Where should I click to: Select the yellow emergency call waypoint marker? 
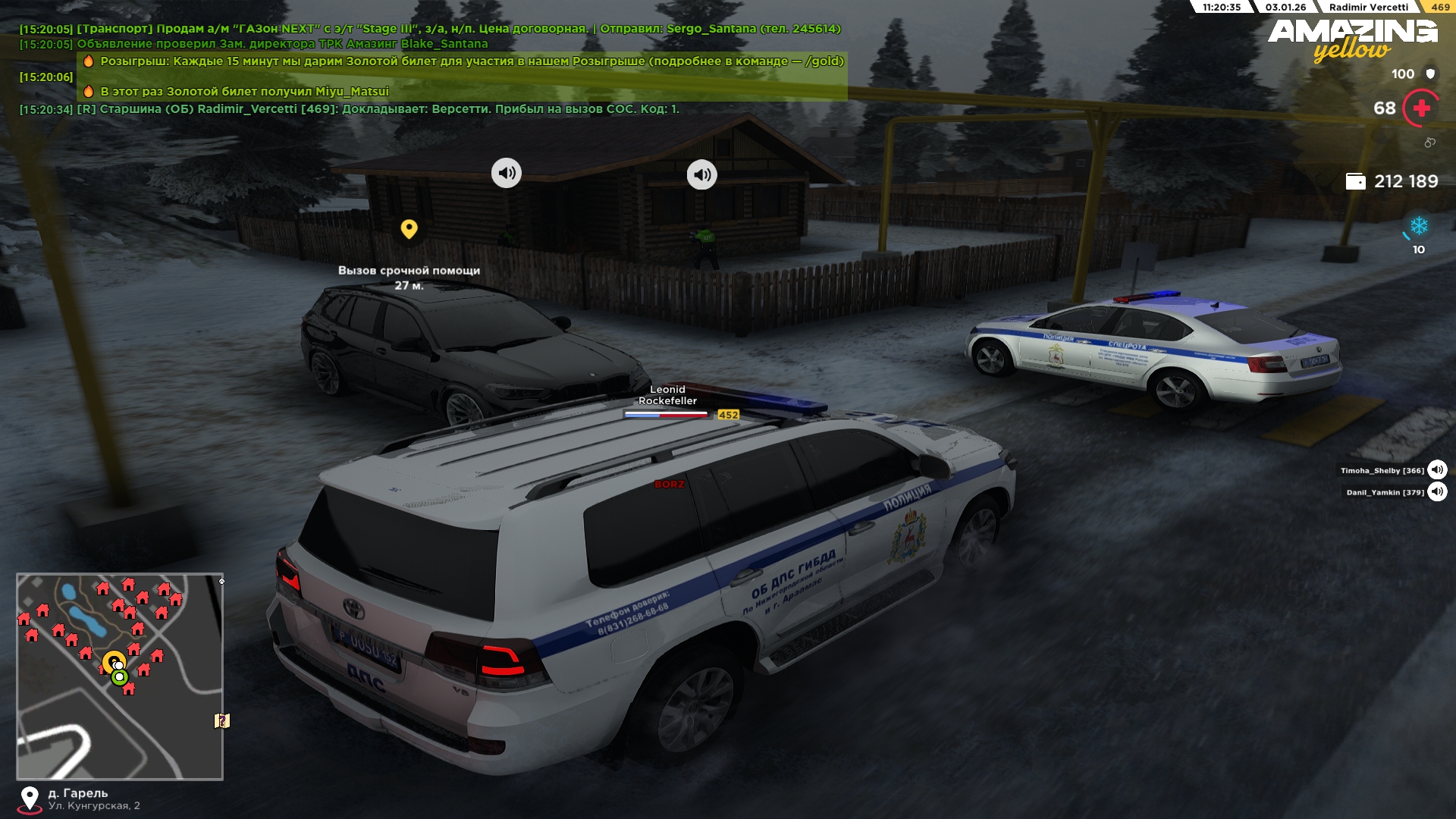coord(409,228)
